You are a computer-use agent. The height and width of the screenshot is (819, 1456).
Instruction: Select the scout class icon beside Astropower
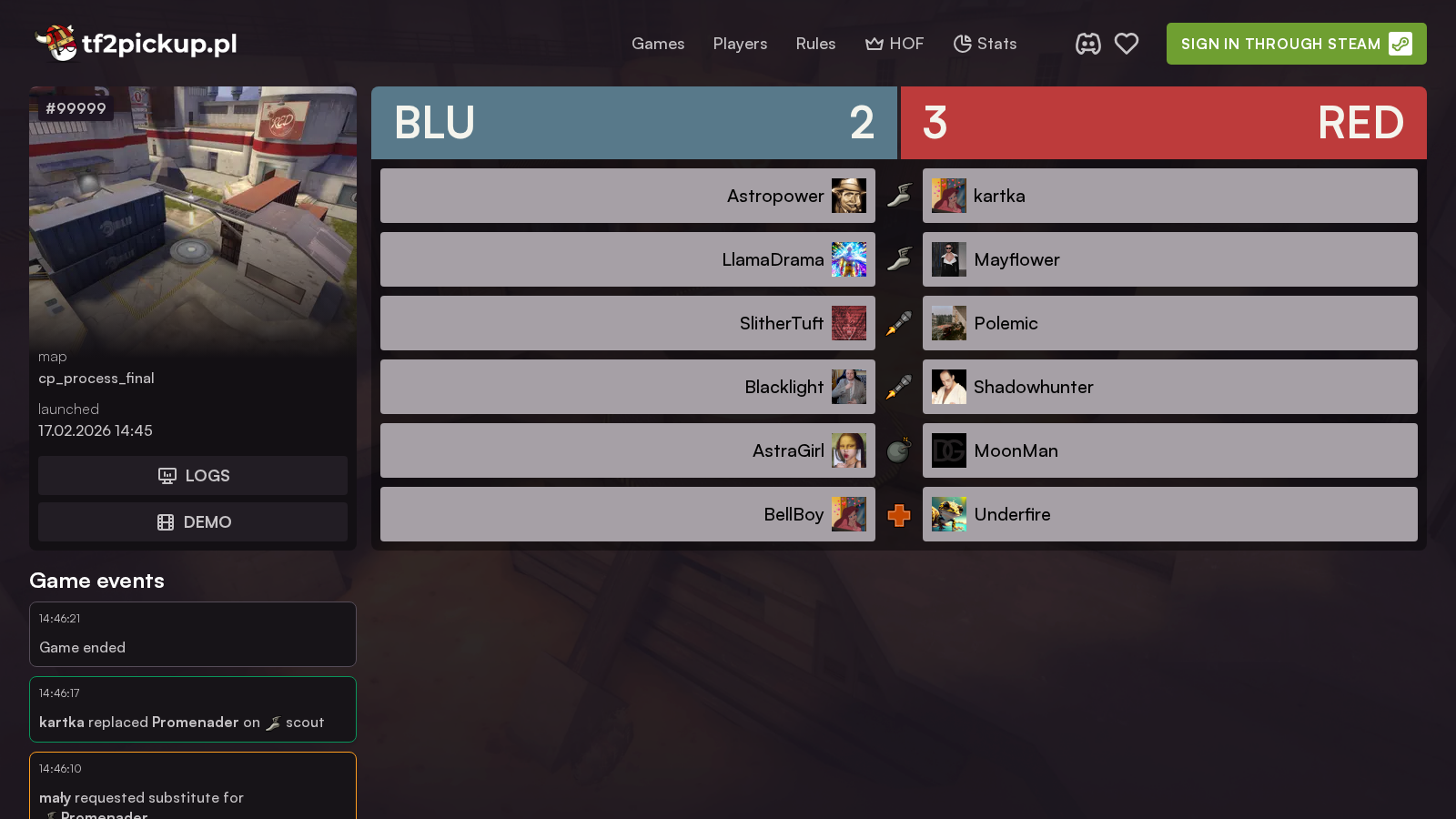(x=899, y=194)
